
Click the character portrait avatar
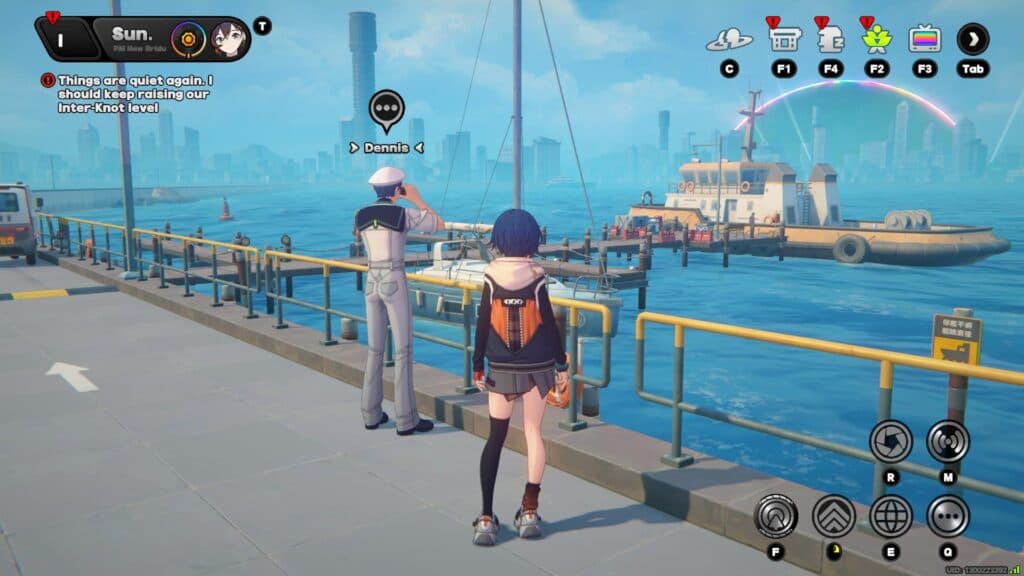pyautogui.click(x=228, y=39)
